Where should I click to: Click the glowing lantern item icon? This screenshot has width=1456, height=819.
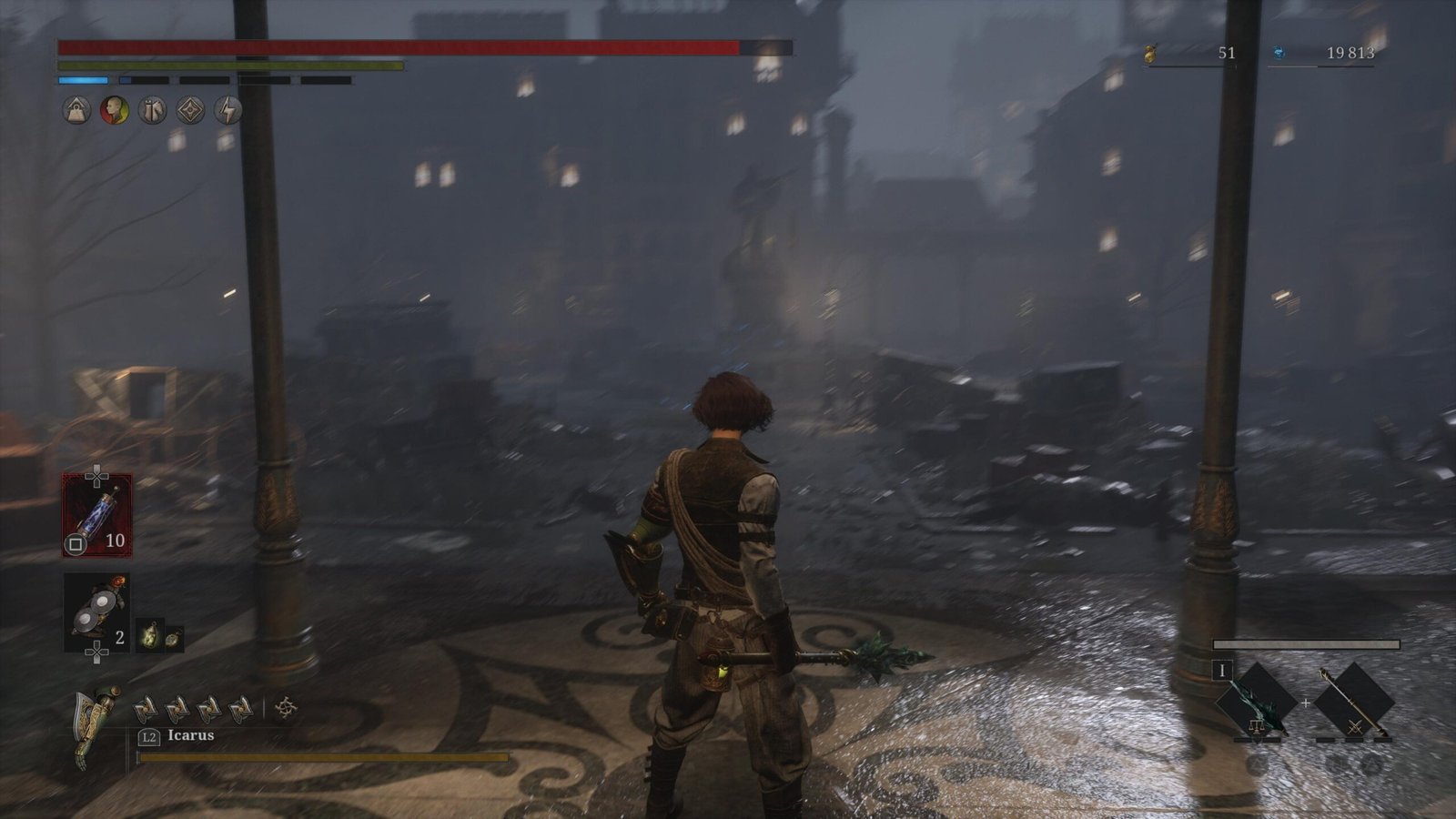149,636
